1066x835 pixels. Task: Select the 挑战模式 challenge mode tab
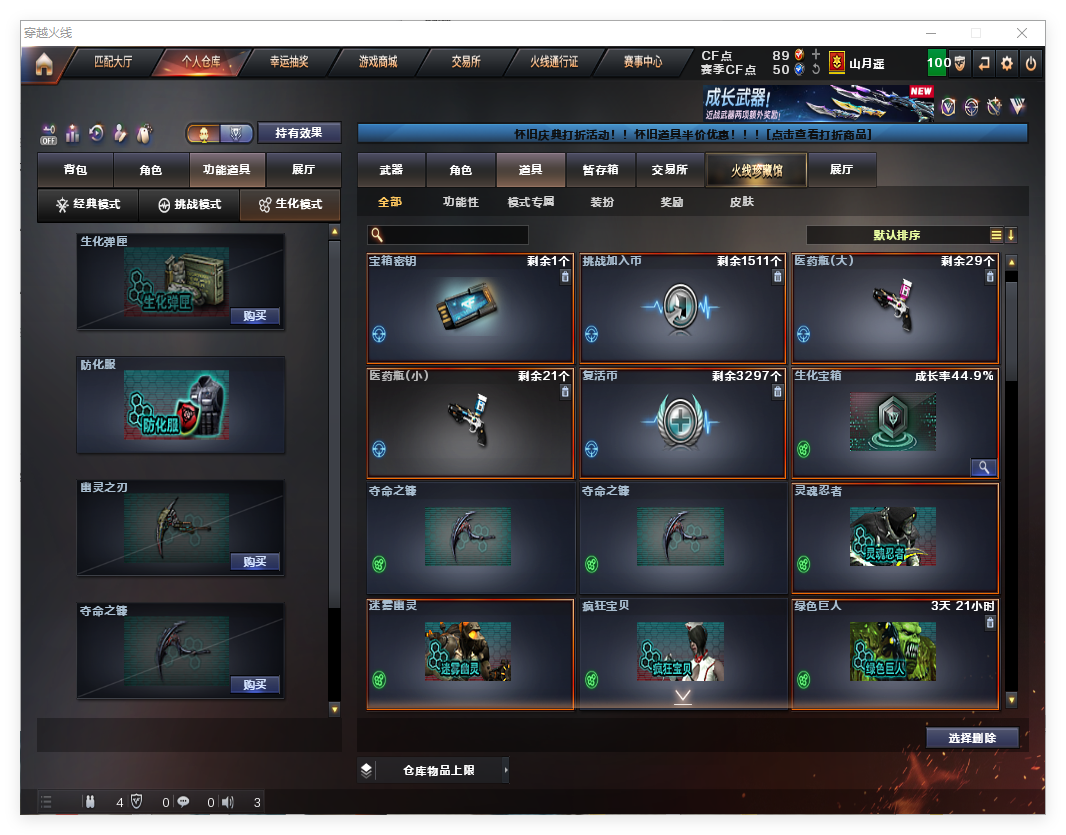189,205
